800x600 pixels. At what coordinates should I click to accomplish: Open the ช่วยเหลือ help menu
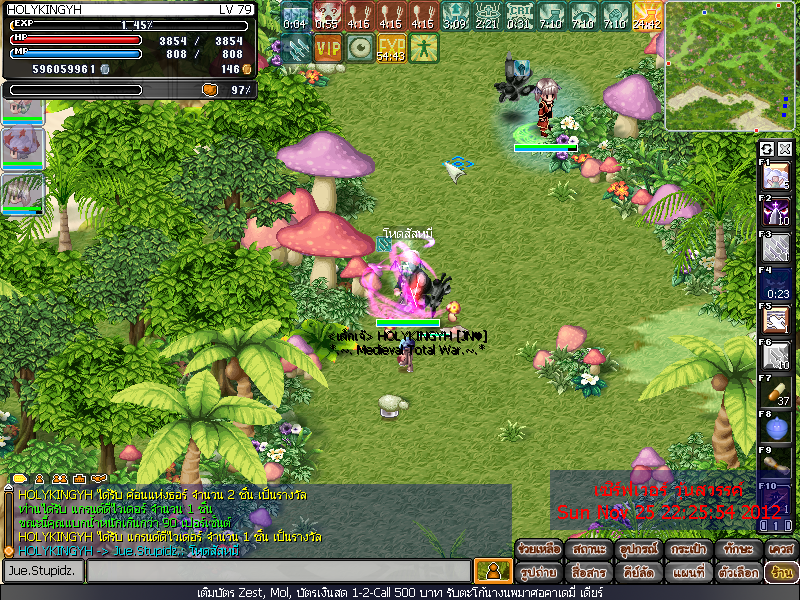(x=538, y=549)
